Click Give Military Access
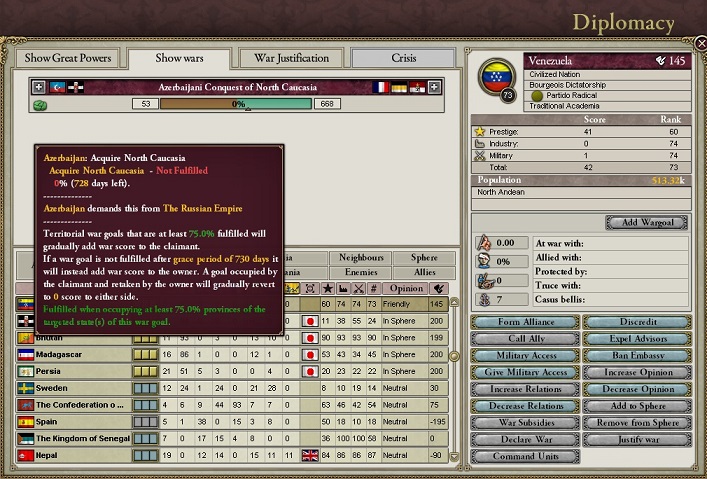This screenshot has width=707, height=479. point(524,373)
